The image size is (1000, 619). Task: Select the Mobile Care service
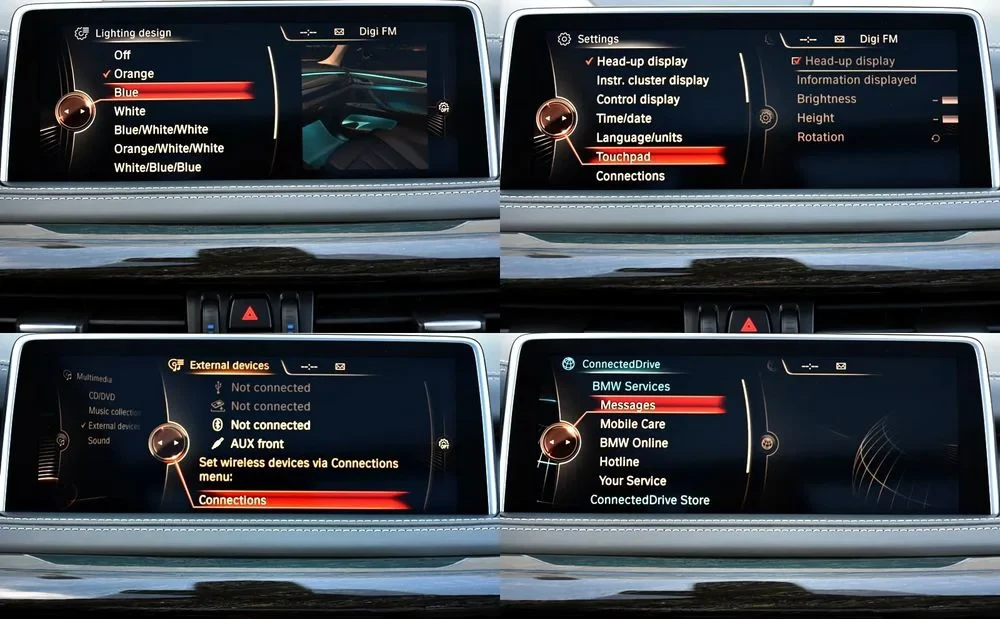pos(632,424)
